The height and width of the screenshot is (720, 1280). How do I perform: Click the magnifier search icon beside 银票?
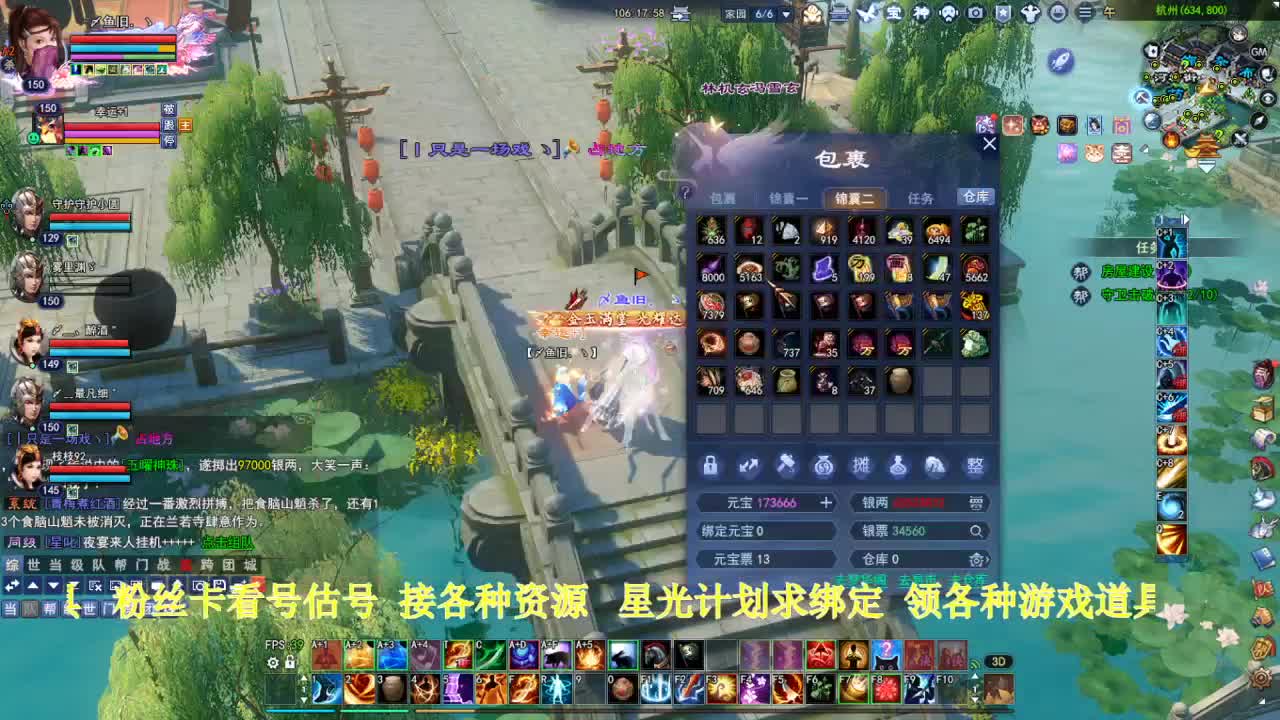[976, 531]
